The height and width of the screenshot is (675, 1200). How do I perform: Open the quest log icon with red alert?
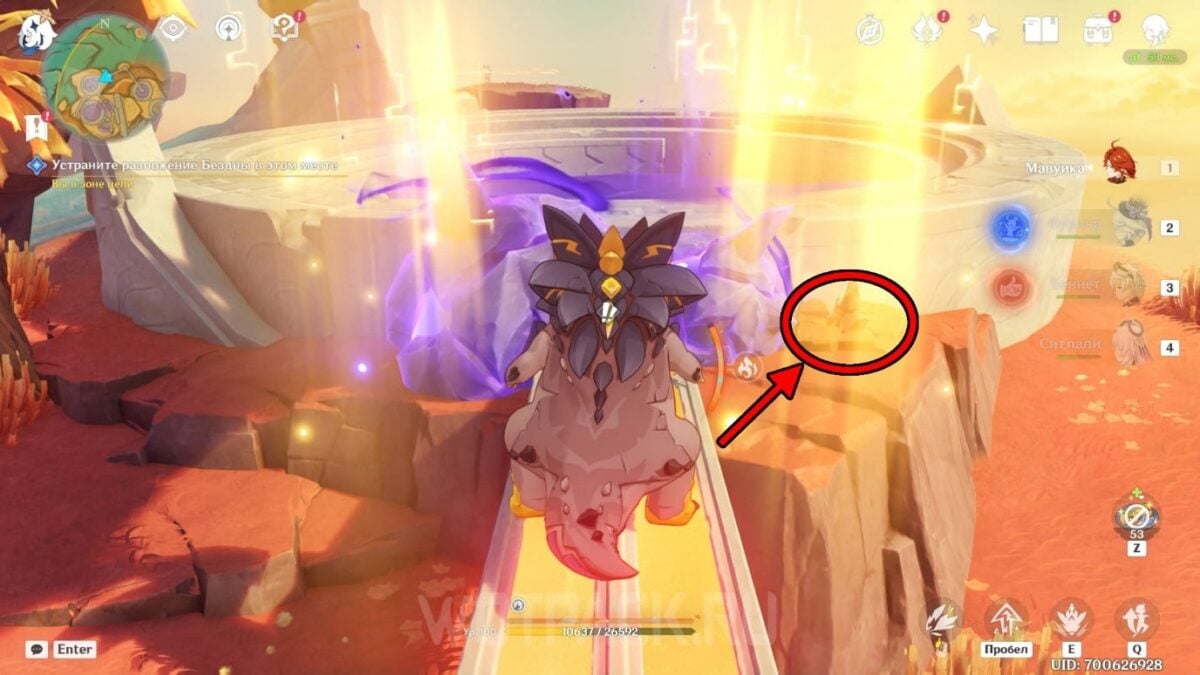click(x=286, y=30)
